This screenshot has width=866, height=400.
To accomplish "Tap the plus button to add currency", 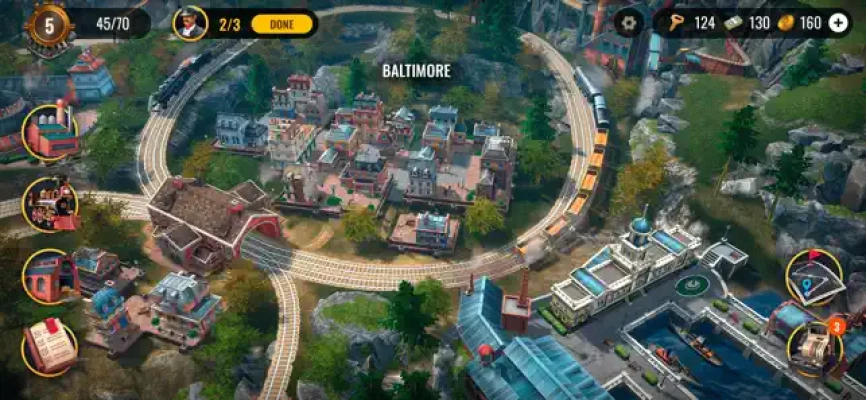I will pos(838,23).
